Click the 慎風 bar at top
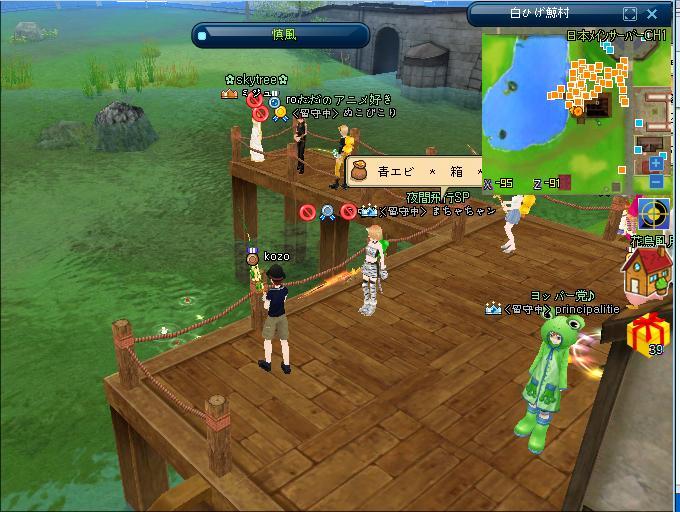The image size is (680, 512). click(x=282, y=35)
